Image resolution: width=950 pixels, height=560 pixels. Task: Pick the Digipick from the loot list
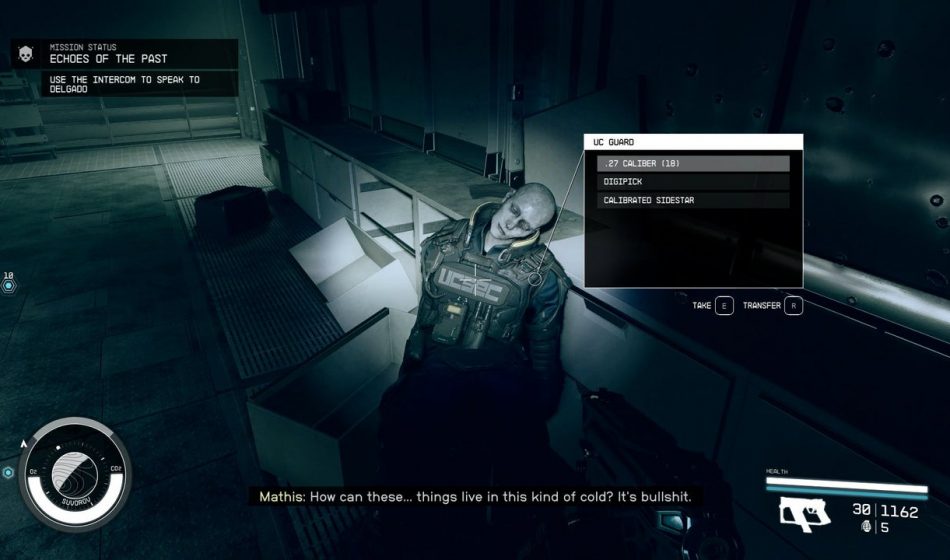[x=693, y=182]
